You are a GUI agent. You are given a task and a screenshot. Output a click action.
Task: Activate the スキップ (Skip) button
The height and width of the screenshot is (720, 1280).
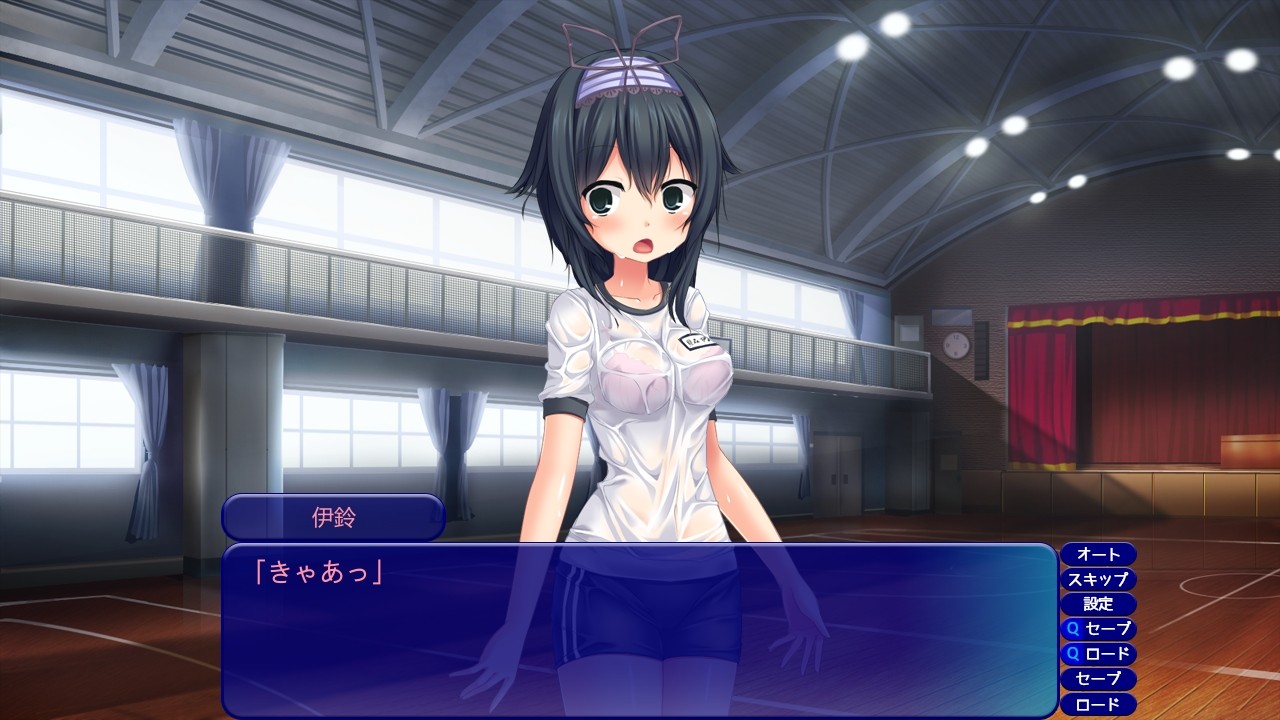[x=1098, y=579]
